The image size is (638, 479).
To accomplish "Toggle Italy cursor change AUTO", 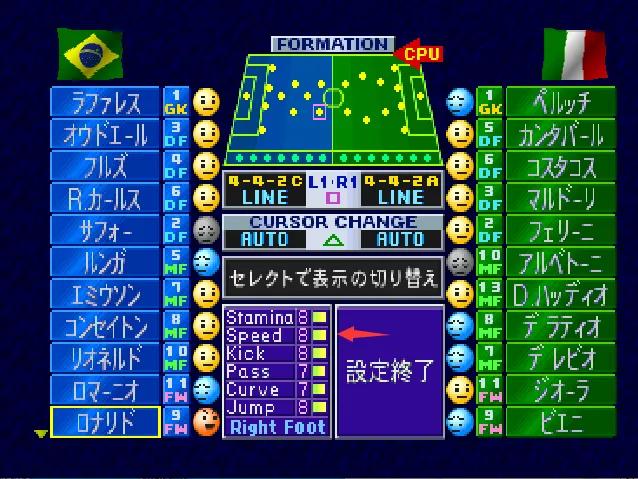I will point(400,239).
